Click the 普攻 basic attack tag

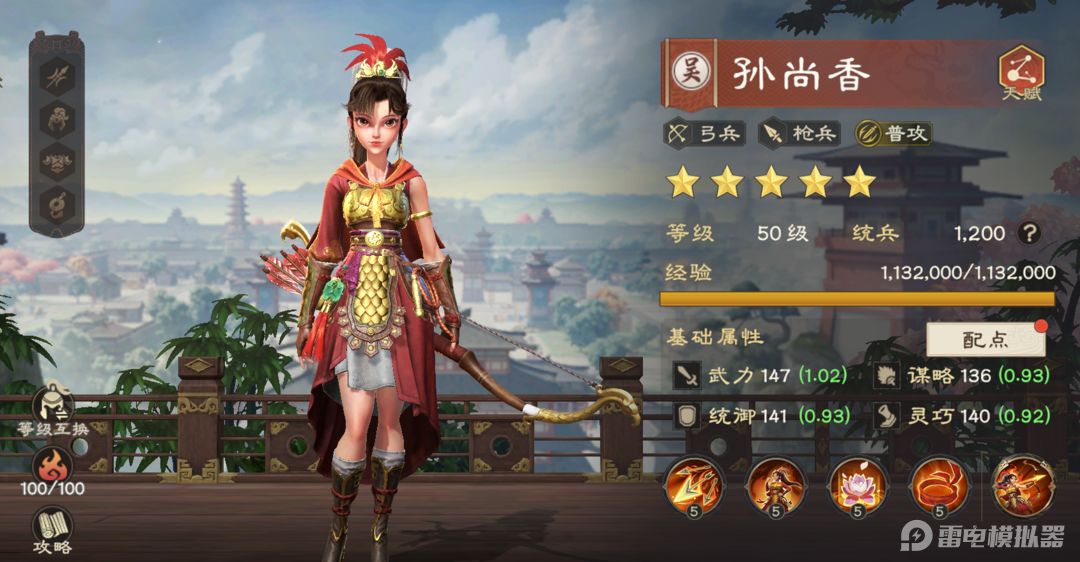tap(892, 133)
